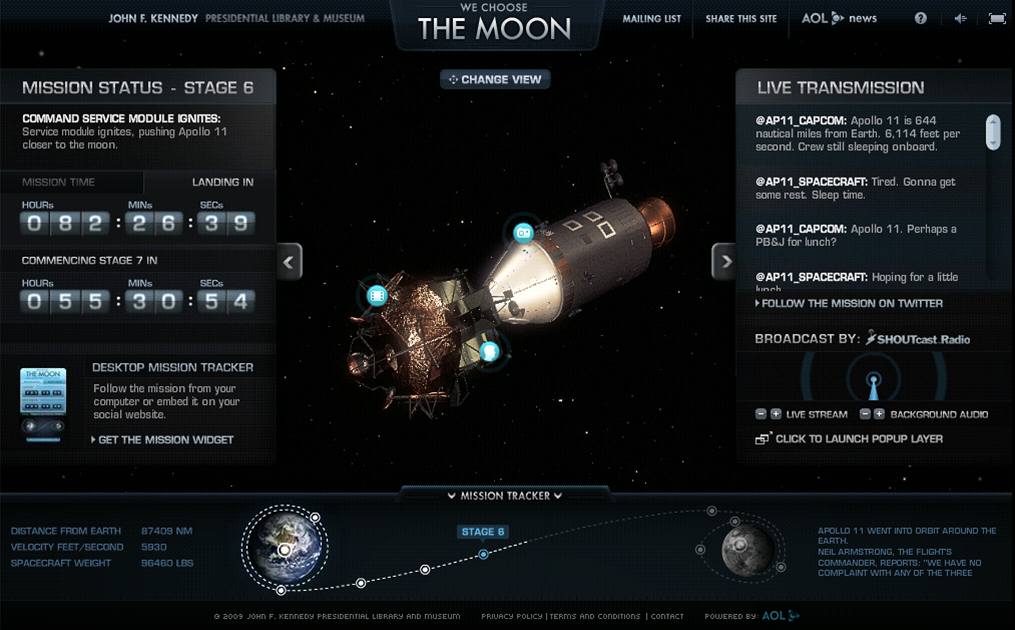Go to the previous stage with left arrow
1015x630 pixels.
pyautogui.click(x=290, y=262)
